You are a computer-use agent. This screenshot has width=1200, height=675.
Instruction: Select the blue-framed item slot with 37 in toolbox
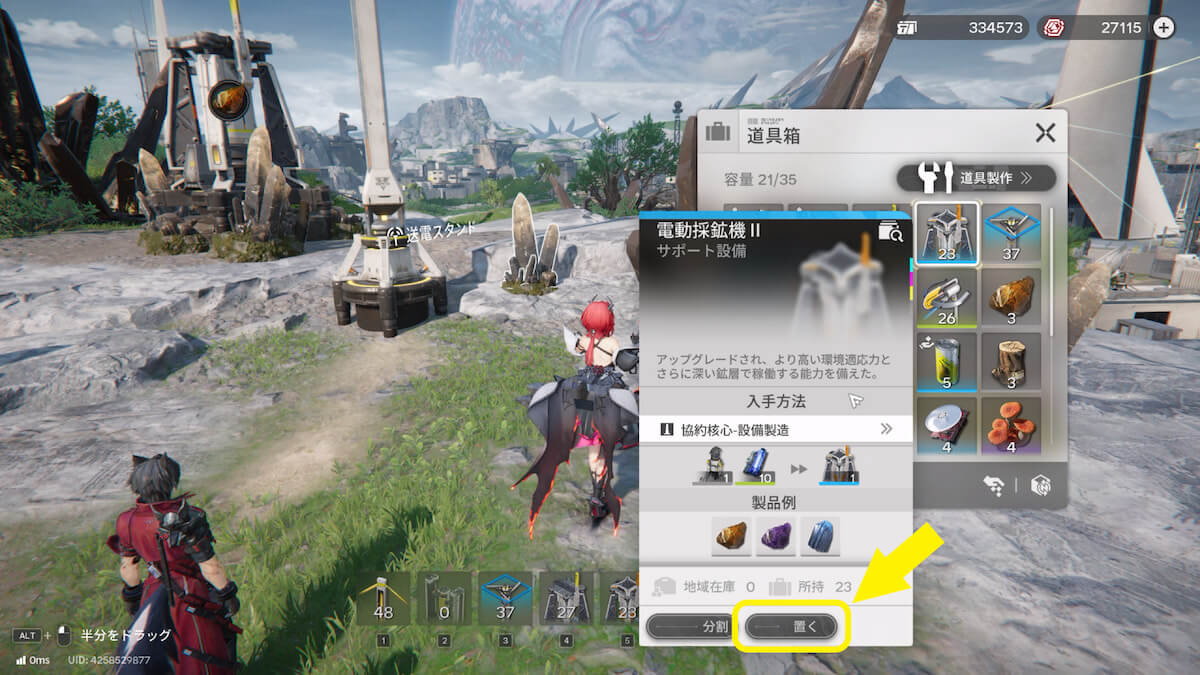pyautogui.click(x=1011, y=235)
